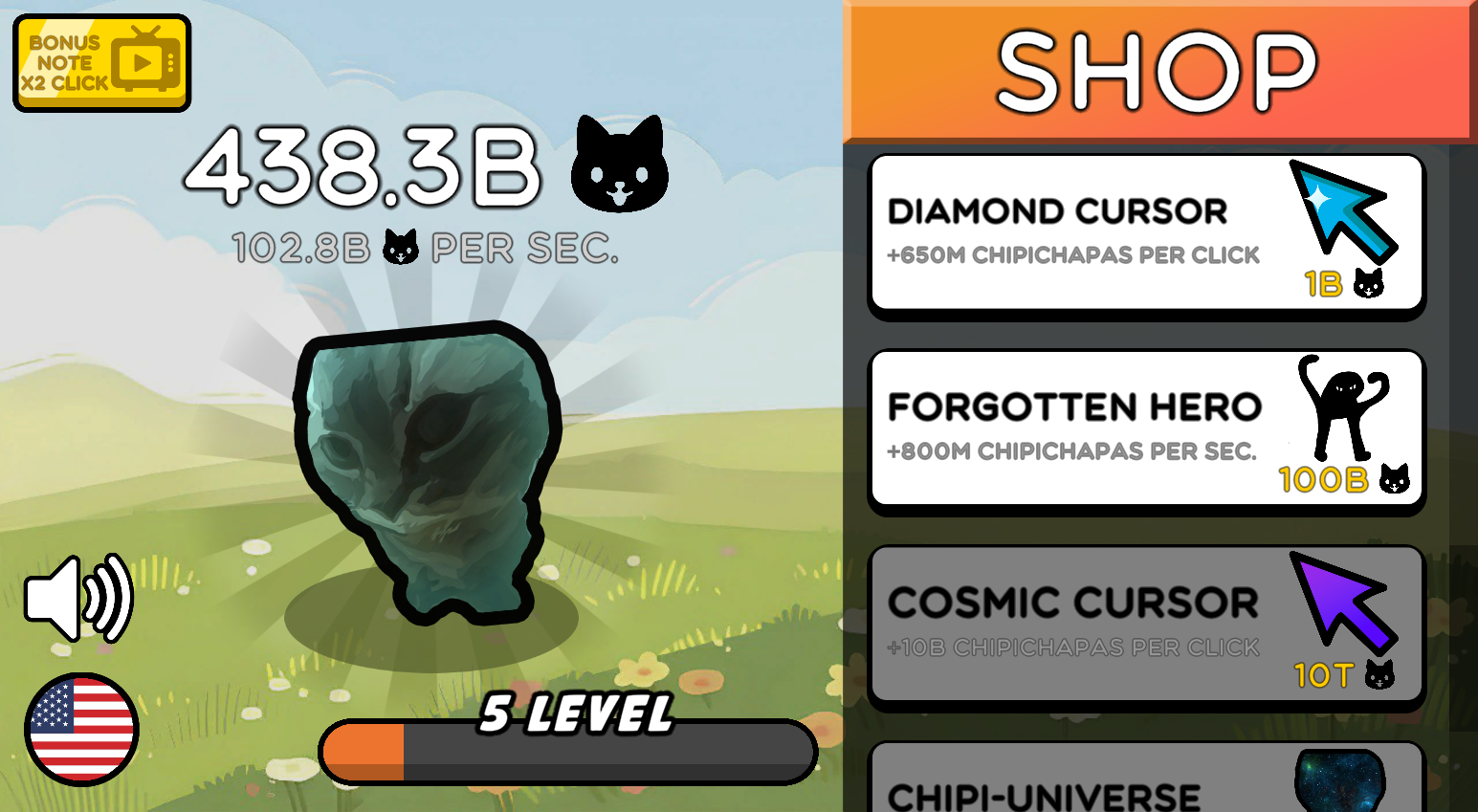Toggle the Bonus Note x2 Click offer
Viewport: 1478px width, 812px height.
click(100, 60)
